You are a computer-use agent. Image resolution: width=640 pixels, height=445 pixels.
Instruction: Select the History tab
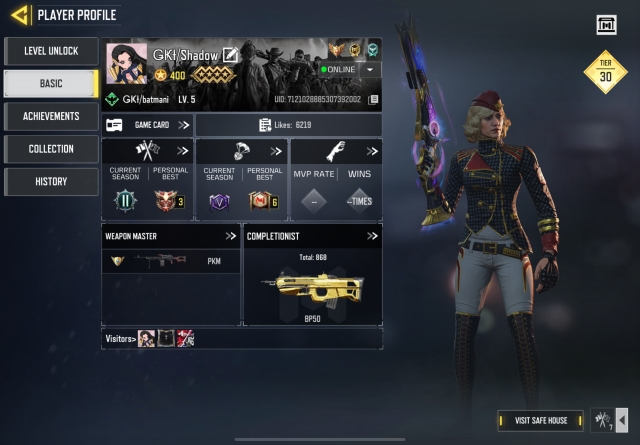(51, 181)
